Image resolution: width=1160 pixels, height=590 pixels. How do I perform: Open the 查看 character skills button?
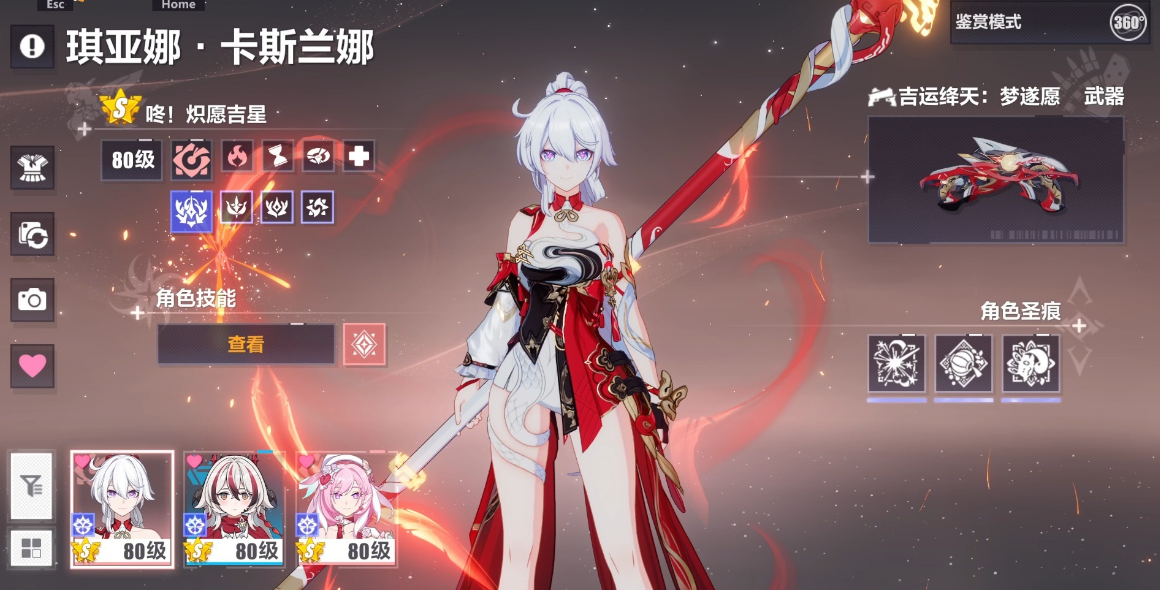[x=246, y=344]
